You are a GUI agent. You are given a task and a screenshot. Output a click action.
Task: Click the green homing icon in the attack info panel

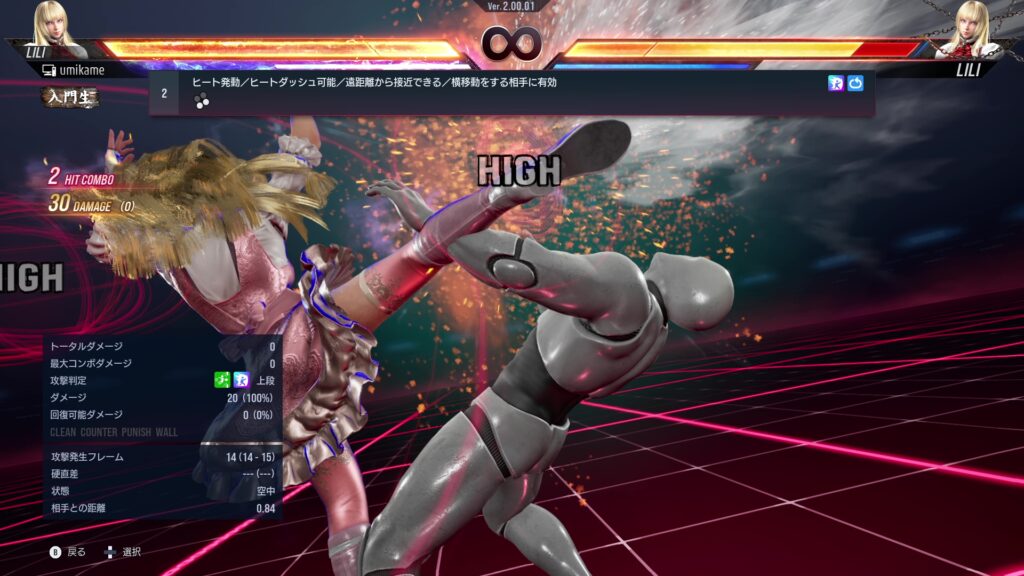[x=222, y=380]
